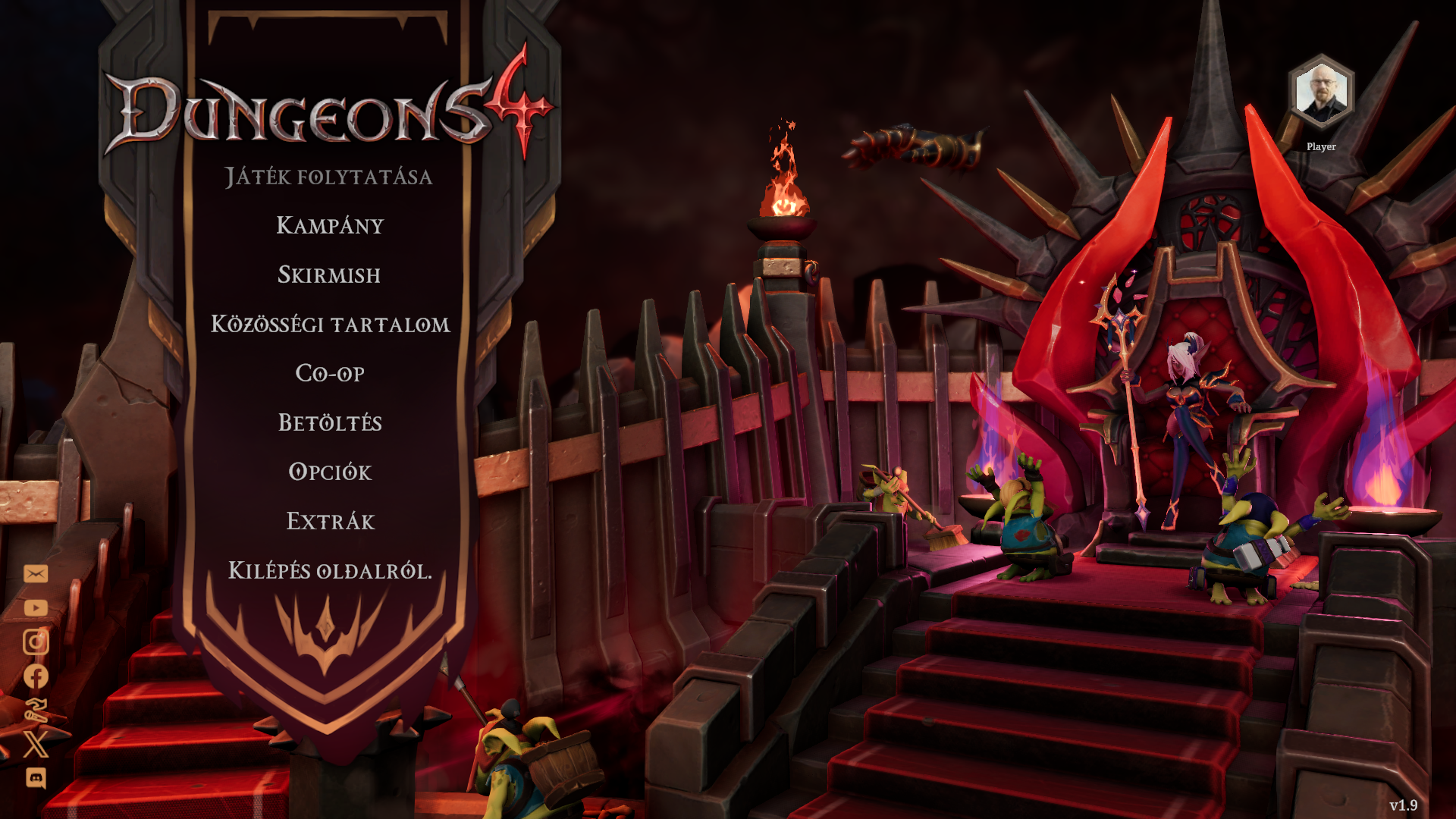1456x819 pixels.
Task: Show the Extrák menu
Action: [x=330, y=521]
